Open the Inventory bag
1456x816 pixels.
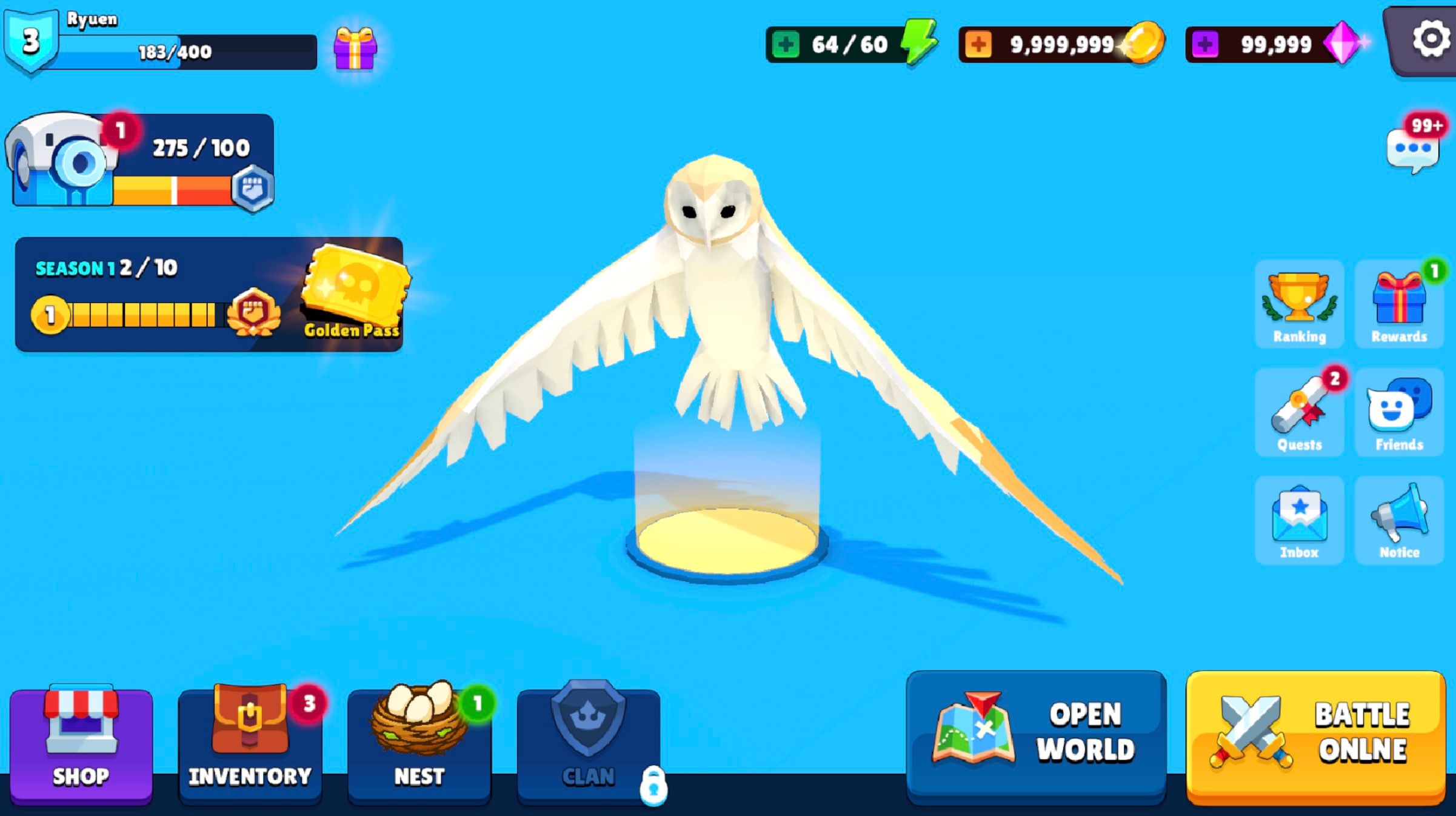click(x=250, y=740)
